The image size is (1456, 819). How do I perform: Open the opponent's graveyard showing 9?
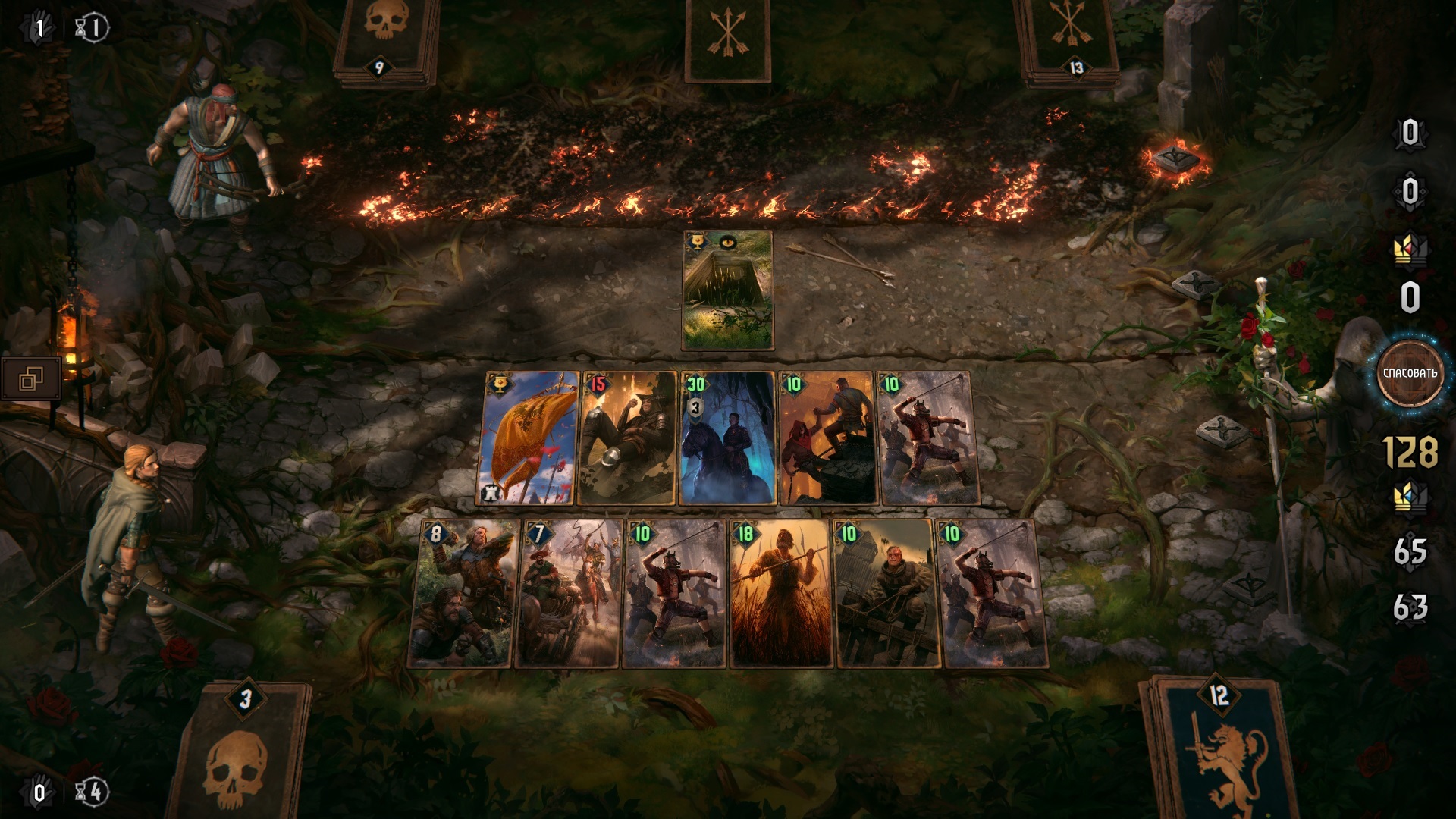(386, 38)
